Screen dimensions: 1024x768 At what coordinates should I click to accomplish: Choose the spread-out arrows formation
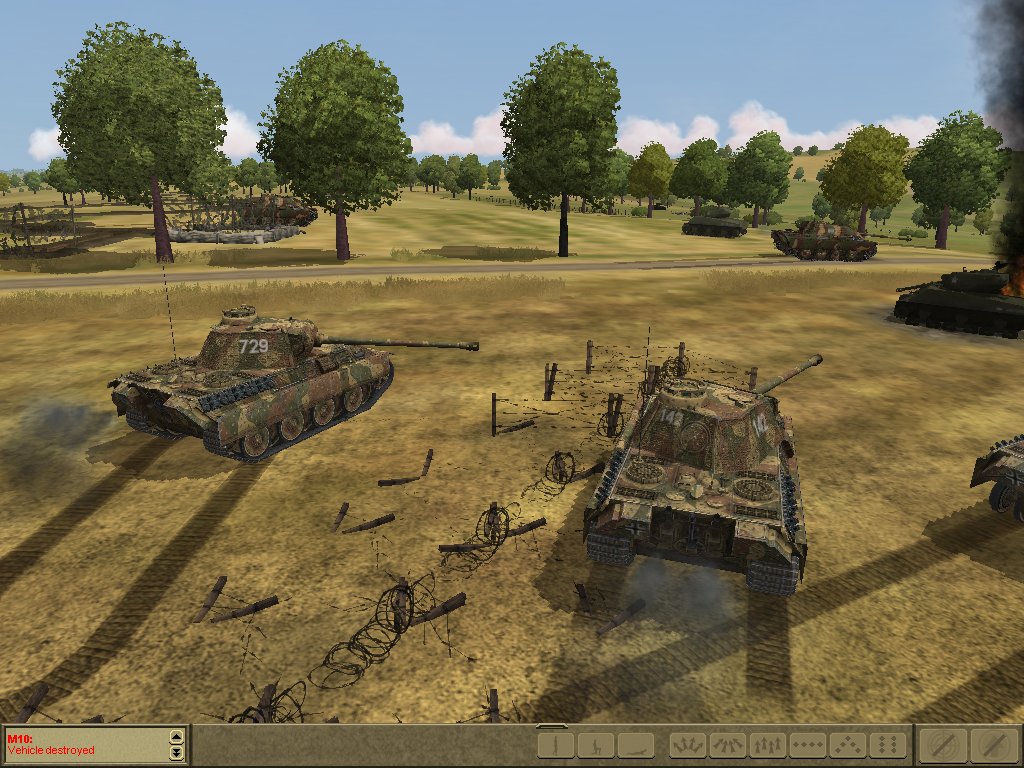pyautogui.click(x=687, y=745)
